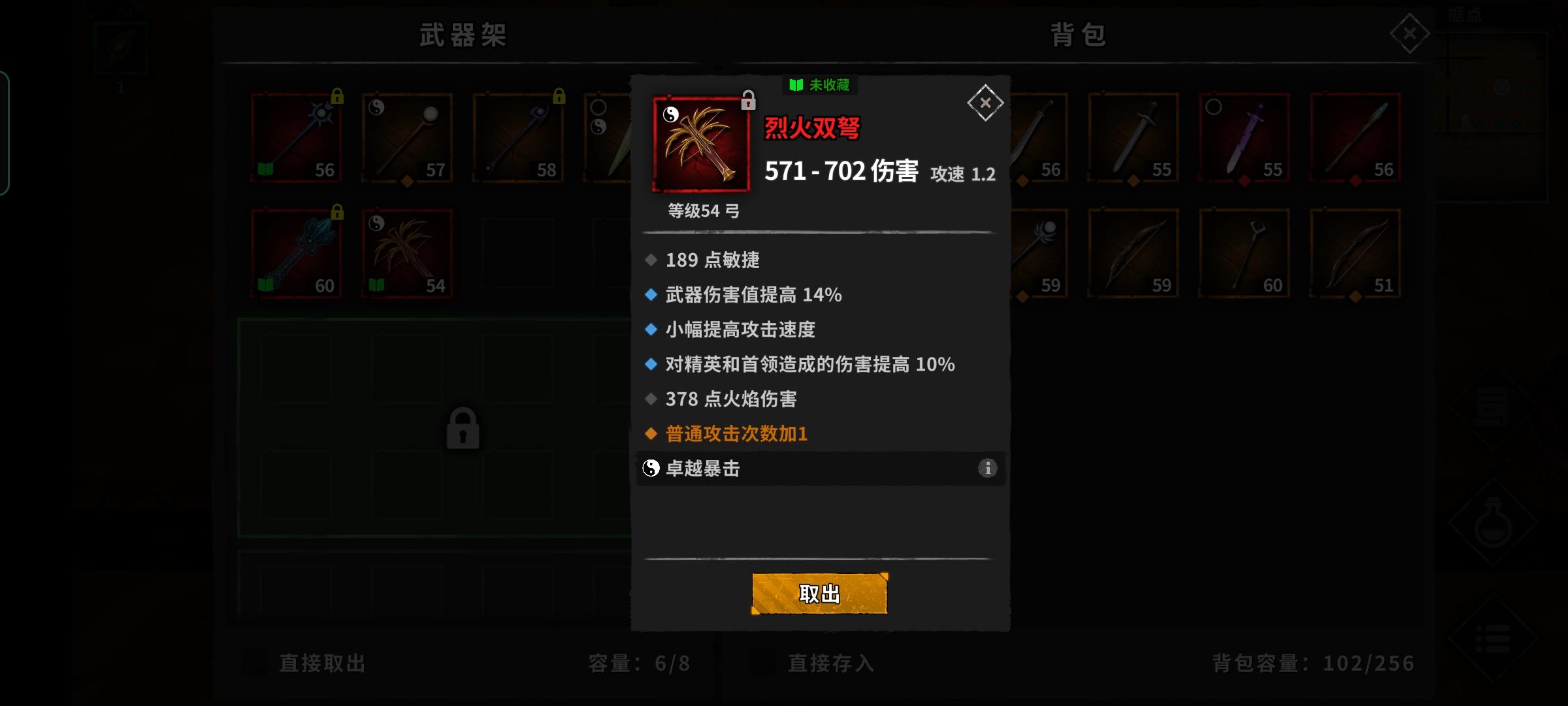The width and height of the screenshot is (1568, 706).
Task: Enable the 直接取出 checkbox
Action: (255, 664)
